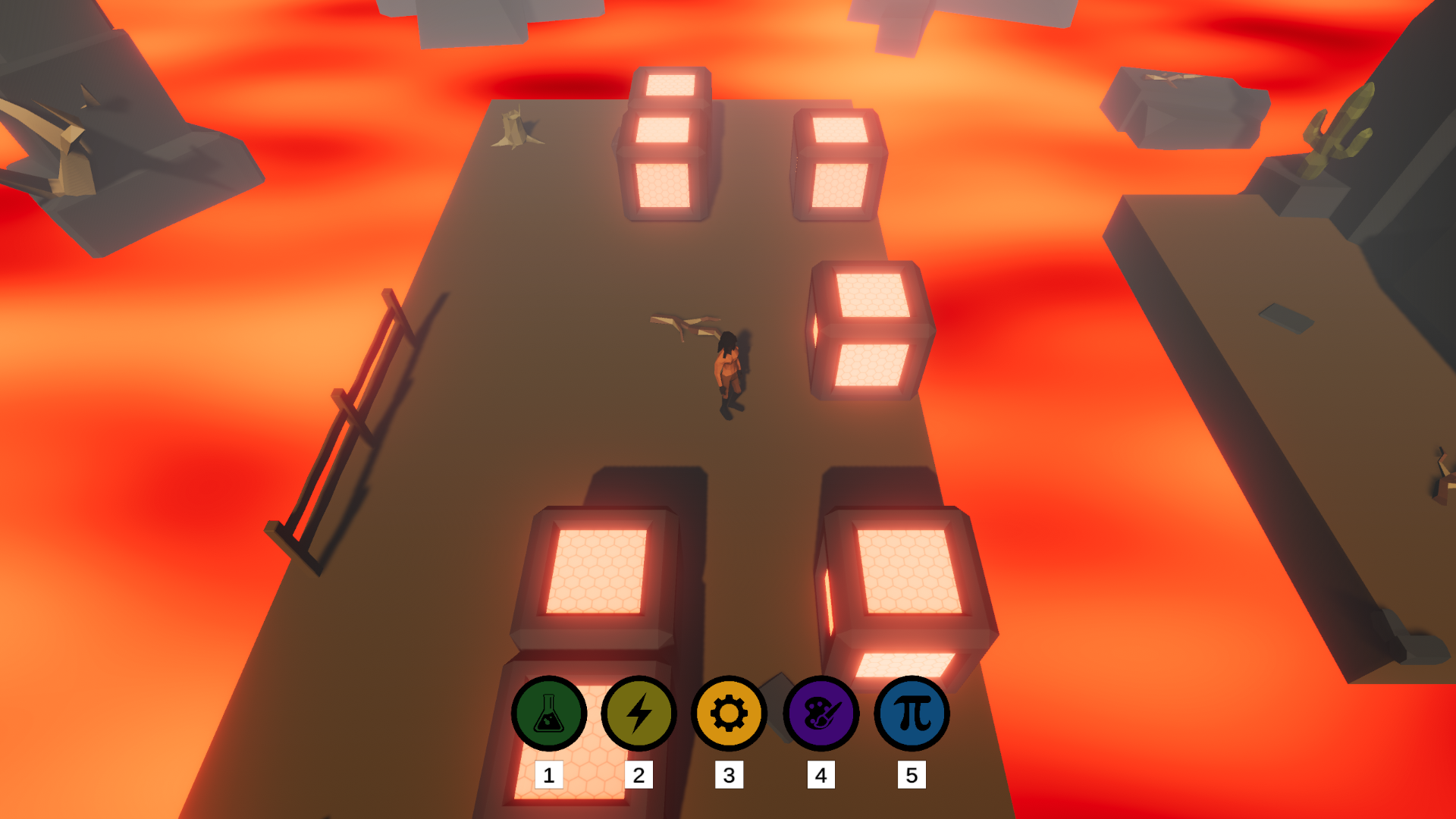Viewport: 1456px width, 819px height.
Task: Select the purple paint palette ability
Action: coord(821,714)
